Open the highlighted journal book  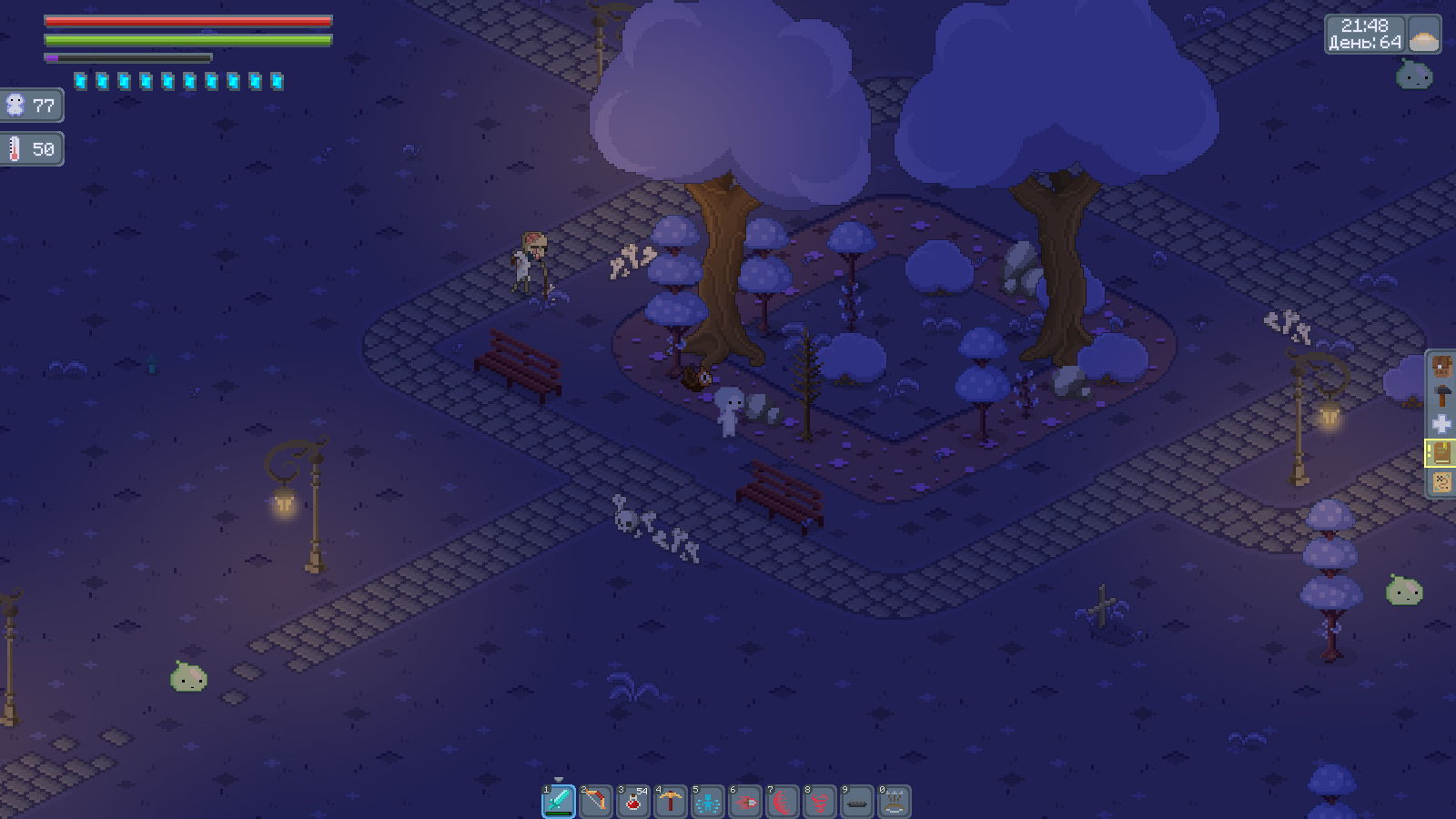[1441, 453]
